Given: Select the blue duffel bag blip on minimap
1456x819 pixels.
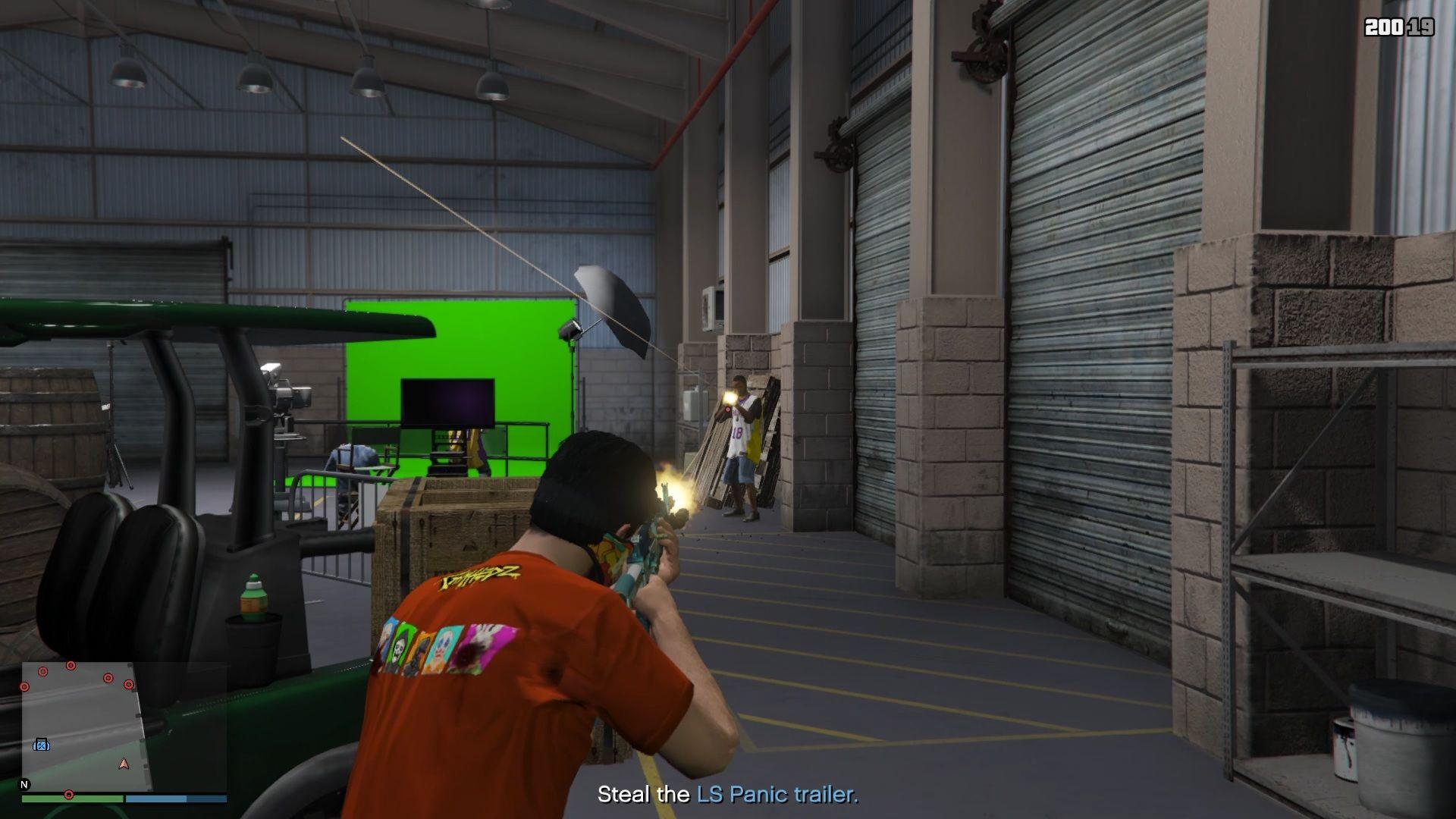Looking at the screenshot, I should click(42, 744).
